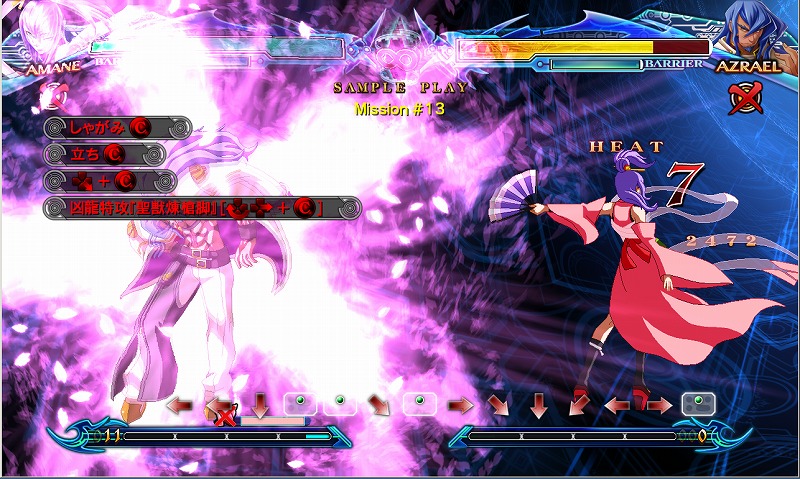Select the 立ち C combo step

(104, 154)
